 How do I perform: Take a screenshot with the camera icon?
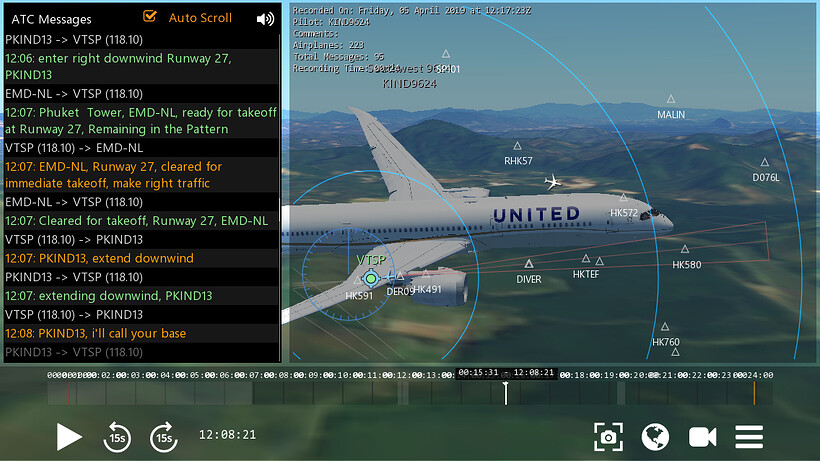pos(608,436)
